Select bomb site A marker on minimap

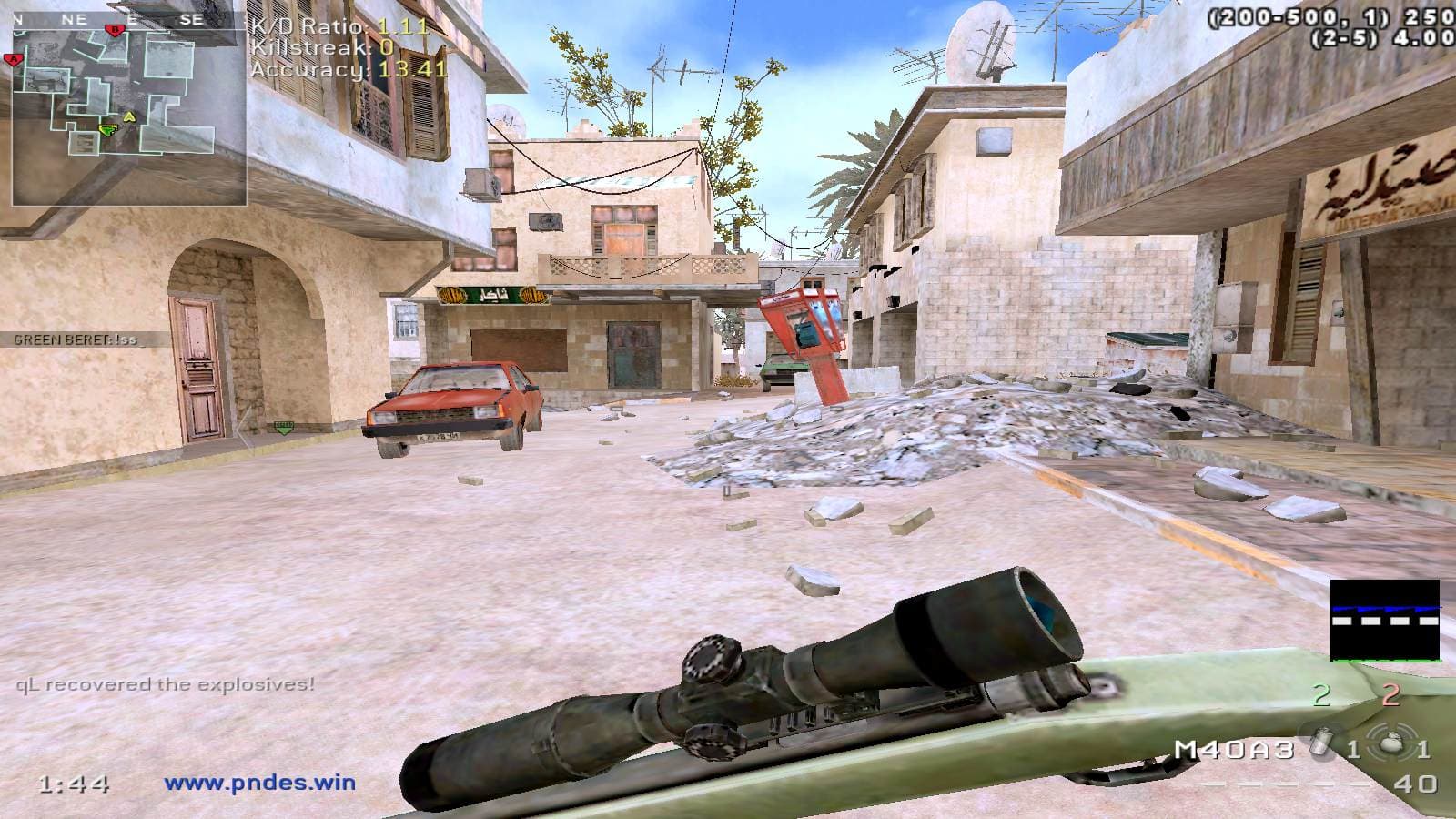coord(13,60)
